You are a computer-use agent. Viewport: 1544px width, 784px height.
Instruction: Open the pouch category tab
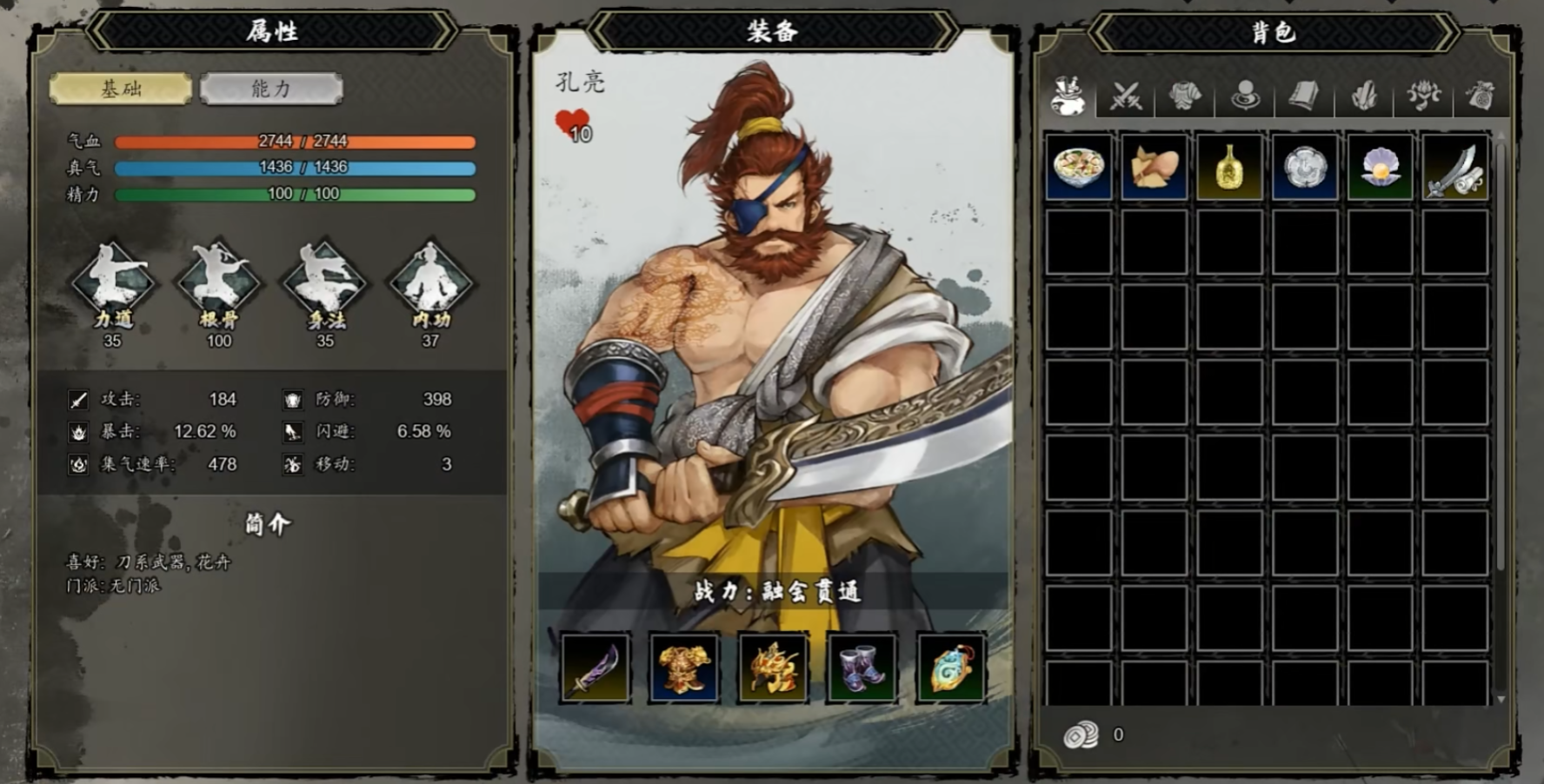pyautogui.click(x=1481, y=96)
